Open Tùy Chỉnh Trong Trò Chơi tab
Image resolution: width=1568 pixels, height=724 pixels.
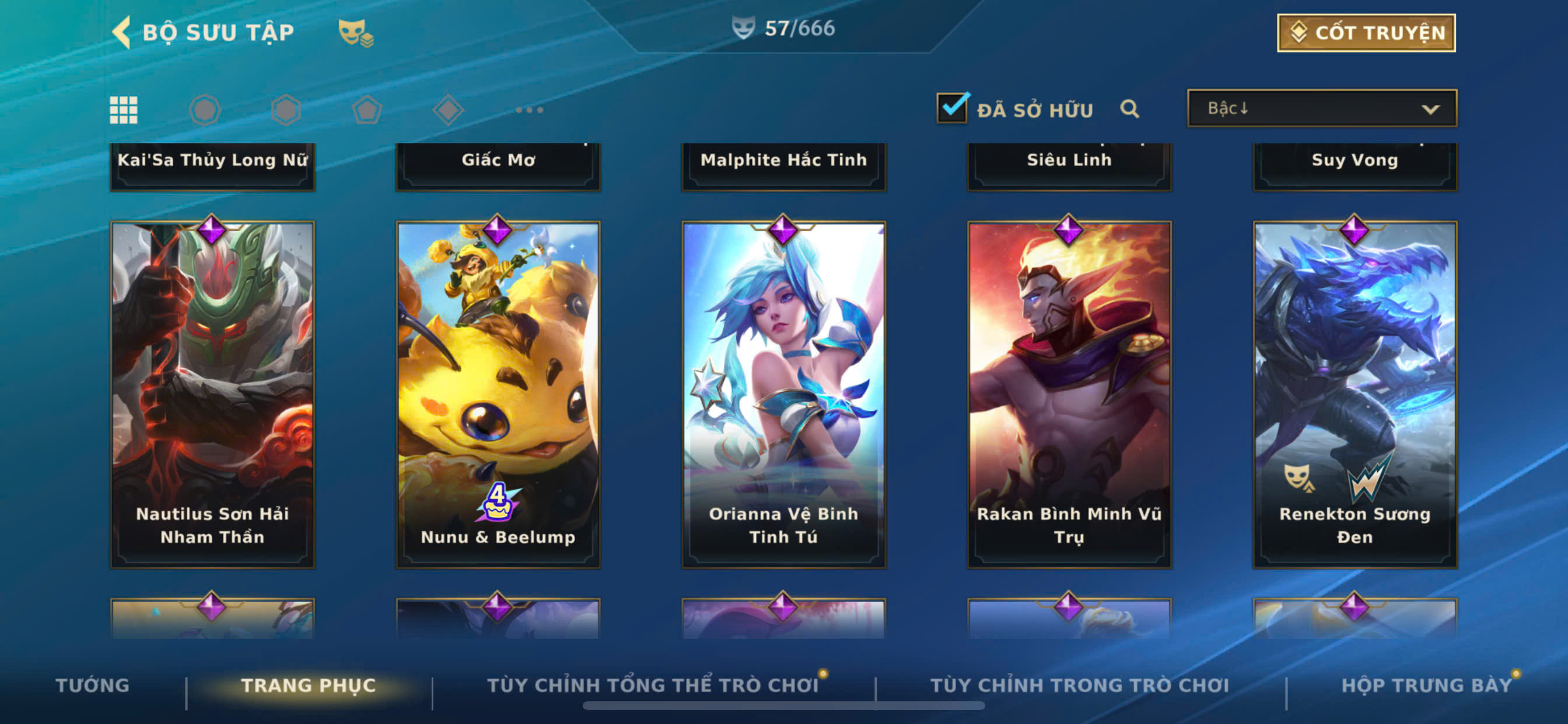click(x=1079, y=685)
